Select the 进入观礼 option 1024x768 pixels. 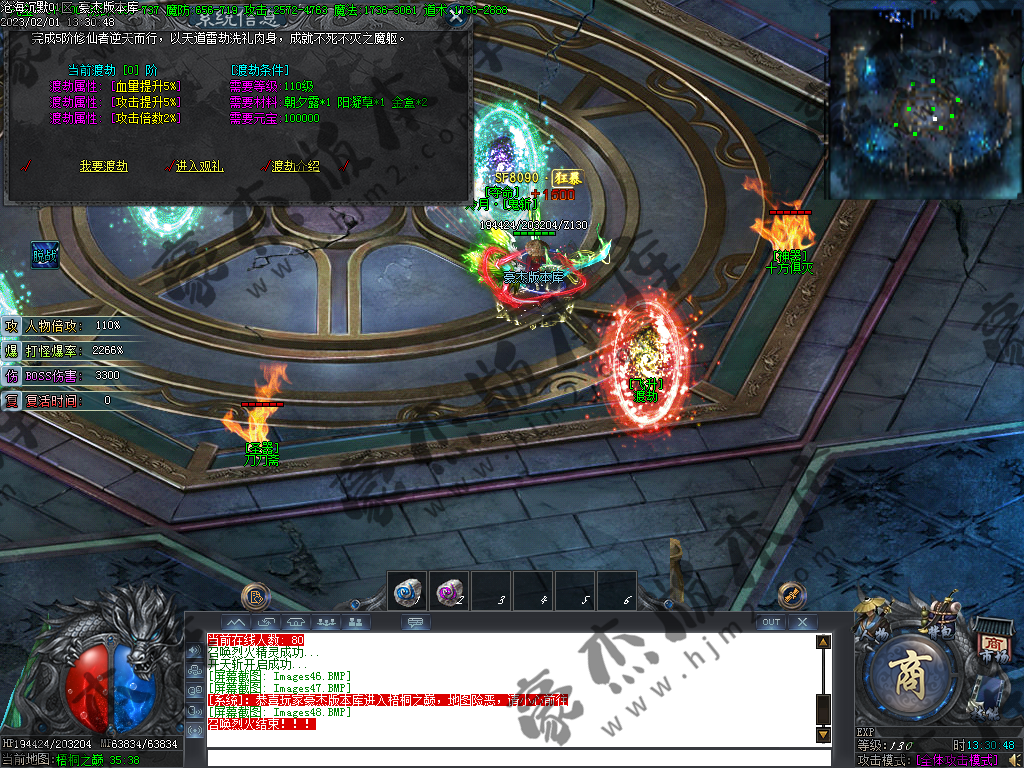(x=201, y=166)
